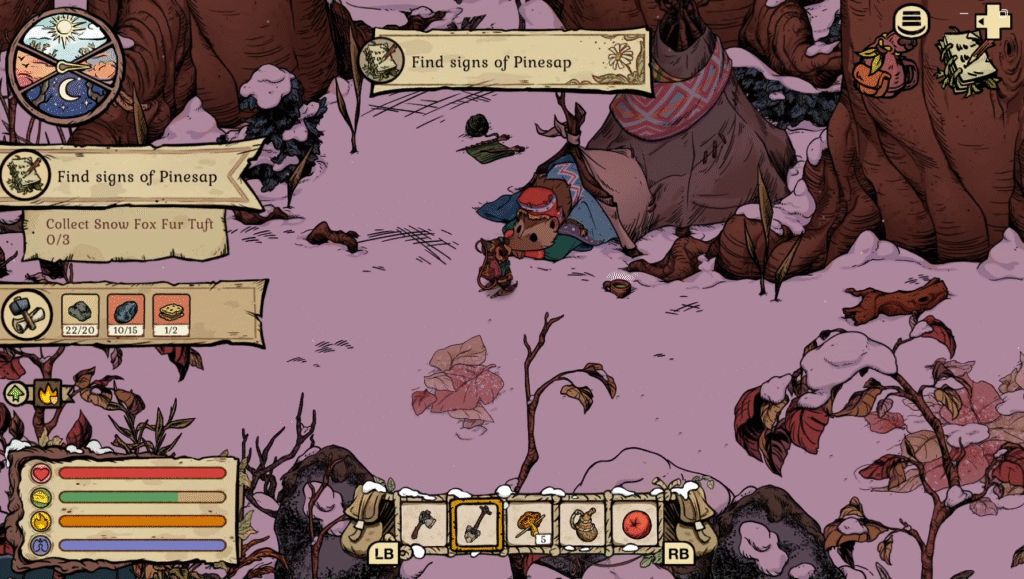This screenshot has height=579, width=1024.
Task: Select the water gourd hotbar slot
Action: pos(583,523)
